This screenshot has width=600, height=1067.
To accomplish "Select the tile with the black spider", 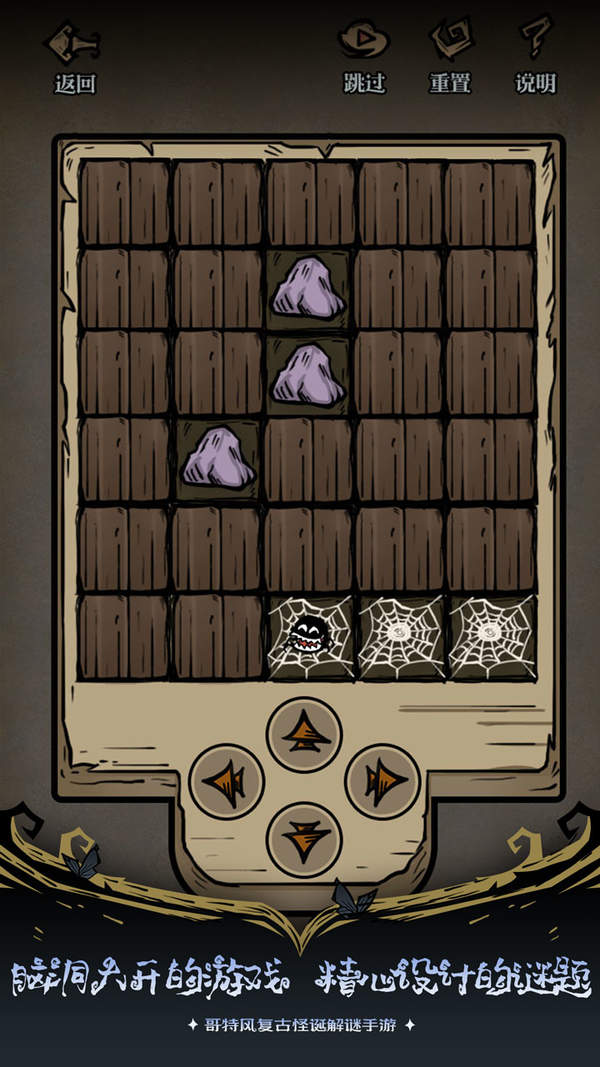I will click(308, 636).
